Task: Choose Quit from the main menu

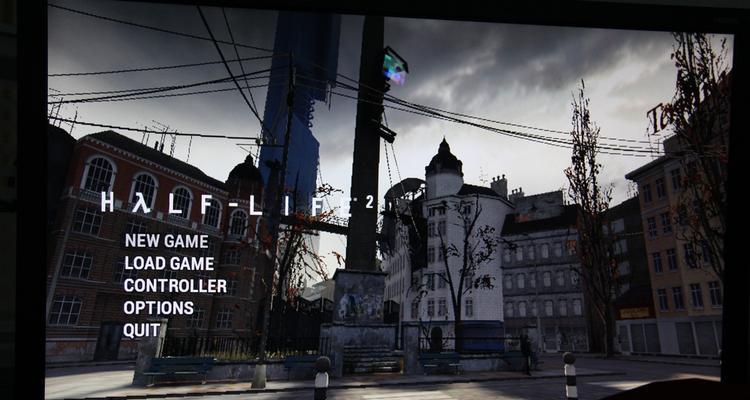Action: pos(142,329)
